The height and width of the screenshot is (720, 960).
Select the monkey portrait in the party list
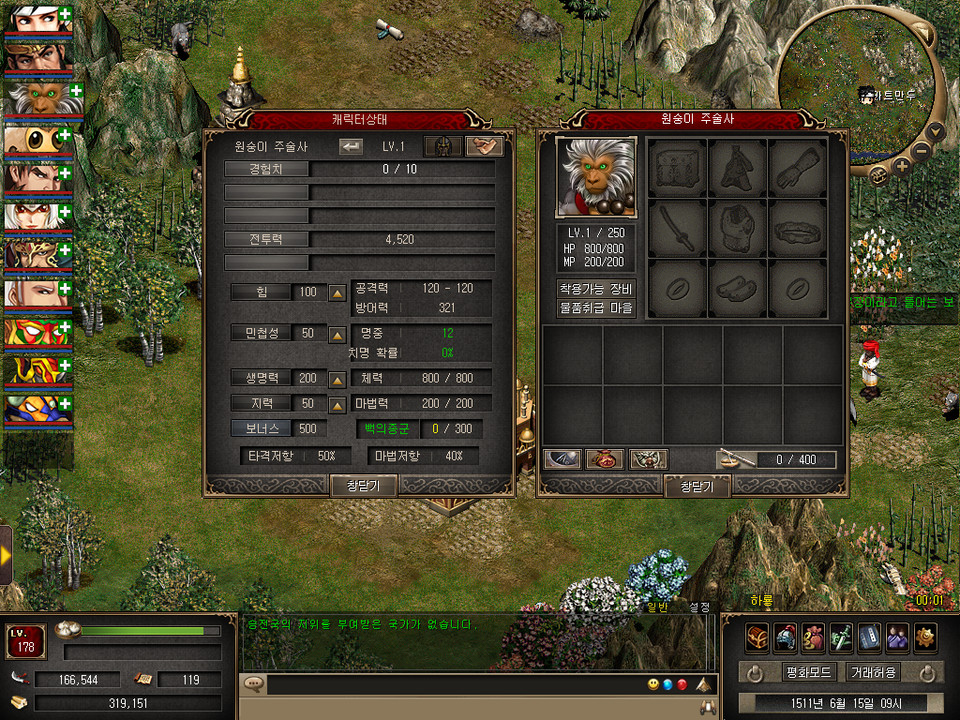[38, 99]
